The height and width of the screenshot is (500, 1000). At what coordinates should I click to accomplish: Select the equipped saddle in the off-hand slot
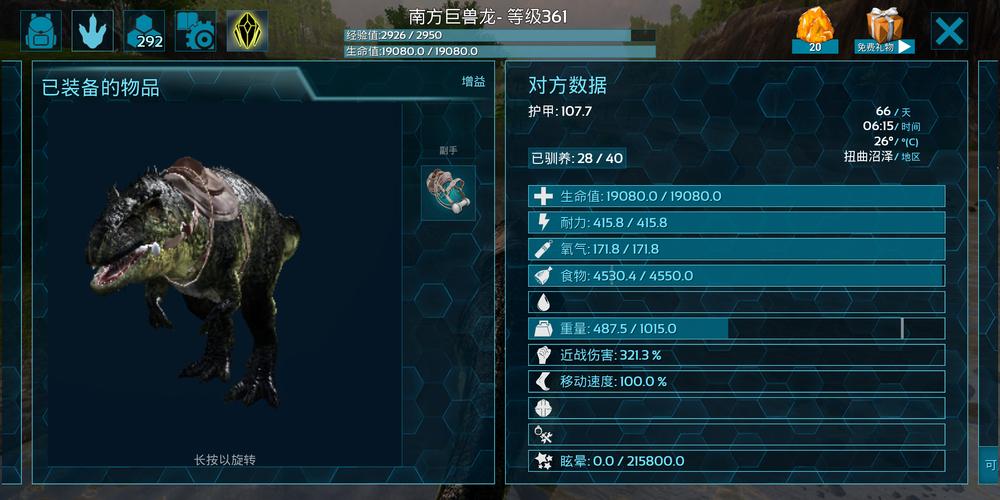point(448,193)
